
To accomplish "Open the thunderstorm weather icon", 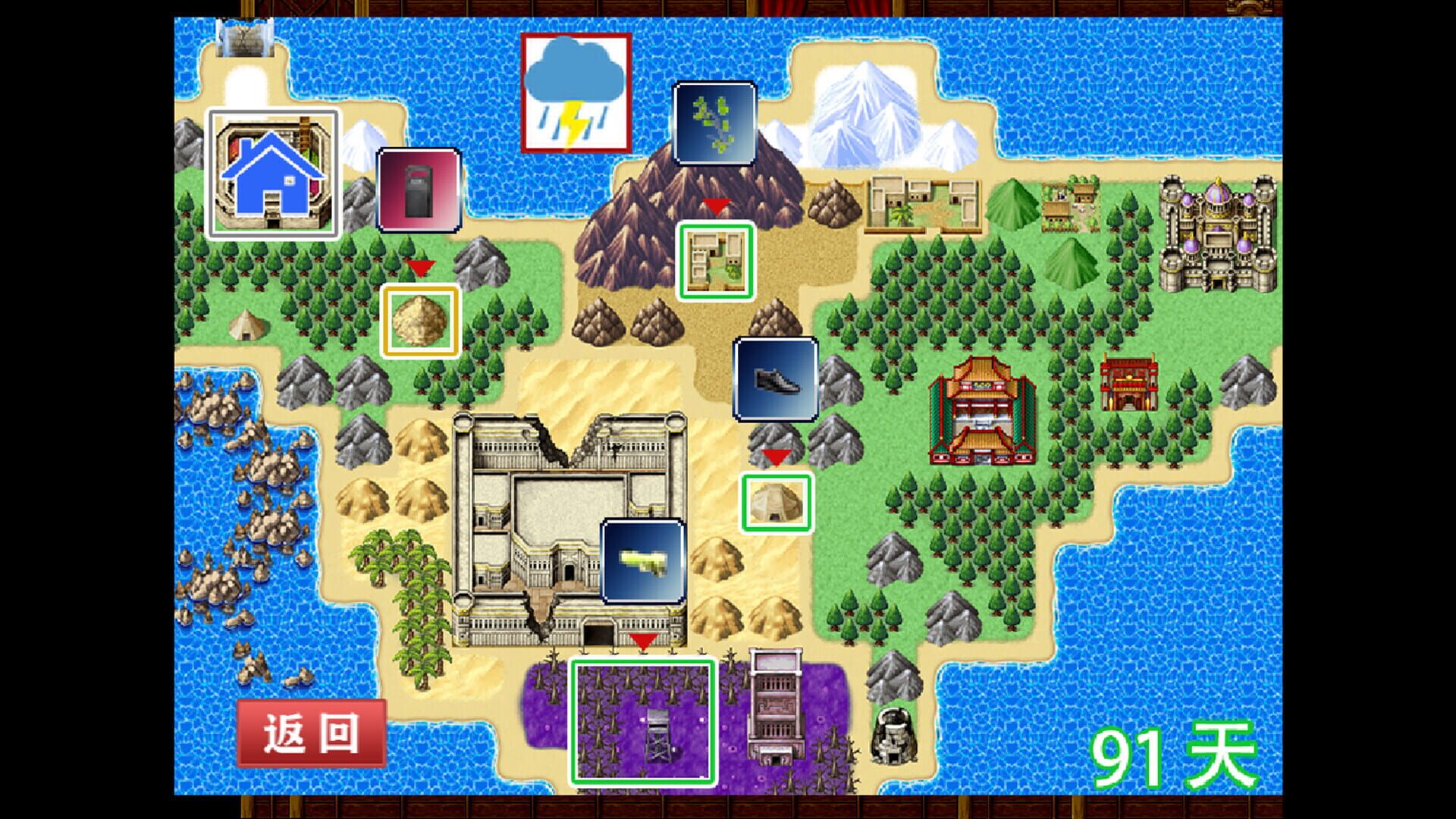I will pos(574,93).
